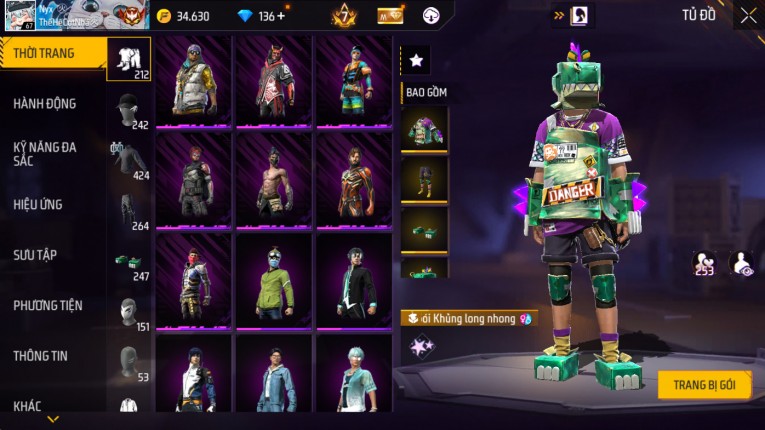Select the red horned demon outfit thumbnail

(x=274, y=80)
